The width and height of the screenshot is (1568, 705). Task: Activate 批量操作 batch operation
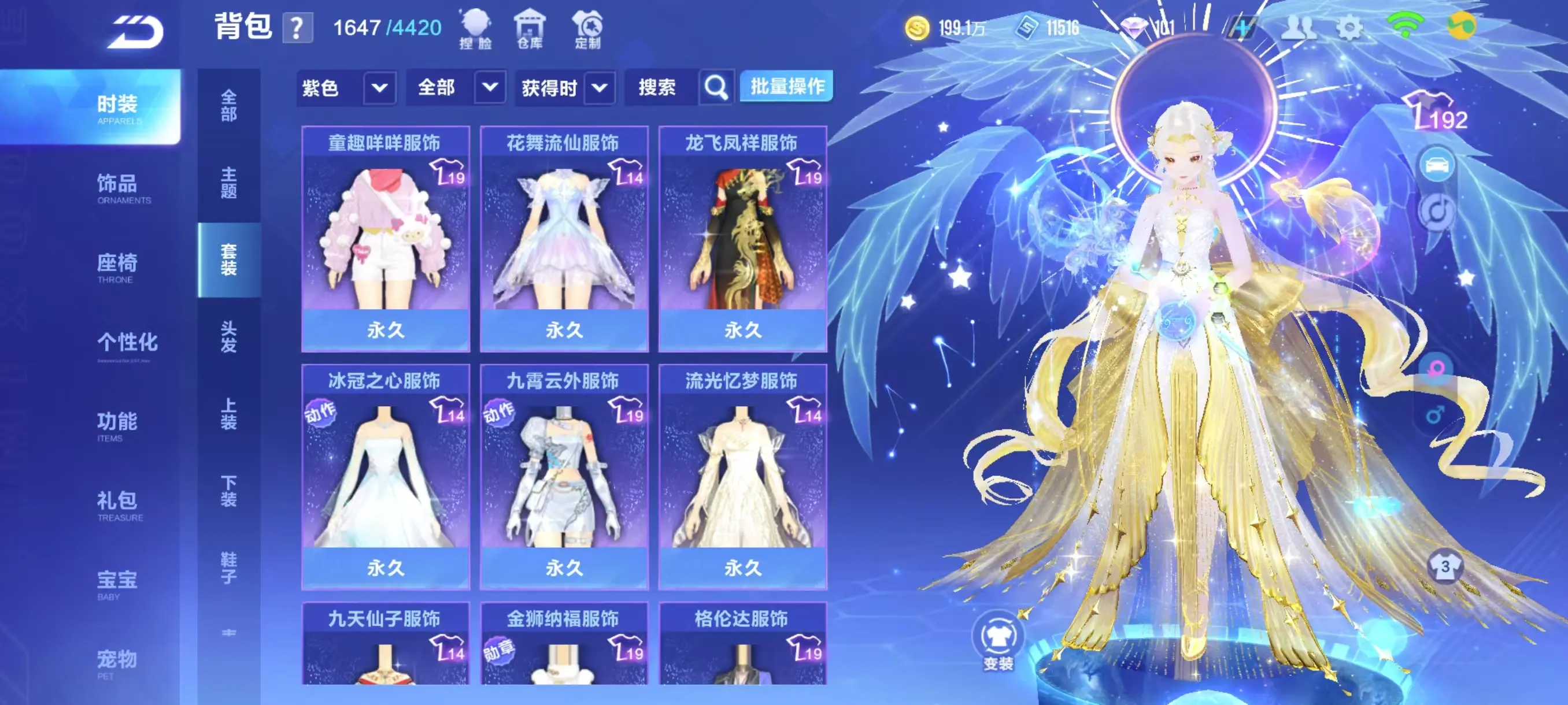point(786,86)
